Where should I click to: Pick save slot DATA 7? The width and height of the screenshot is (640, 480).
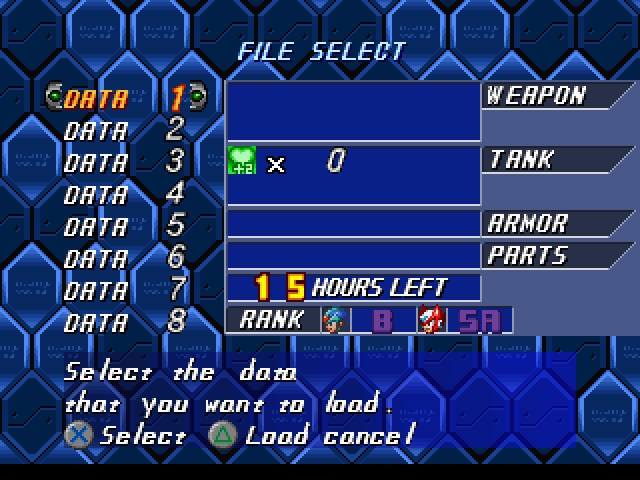point(123,289)
